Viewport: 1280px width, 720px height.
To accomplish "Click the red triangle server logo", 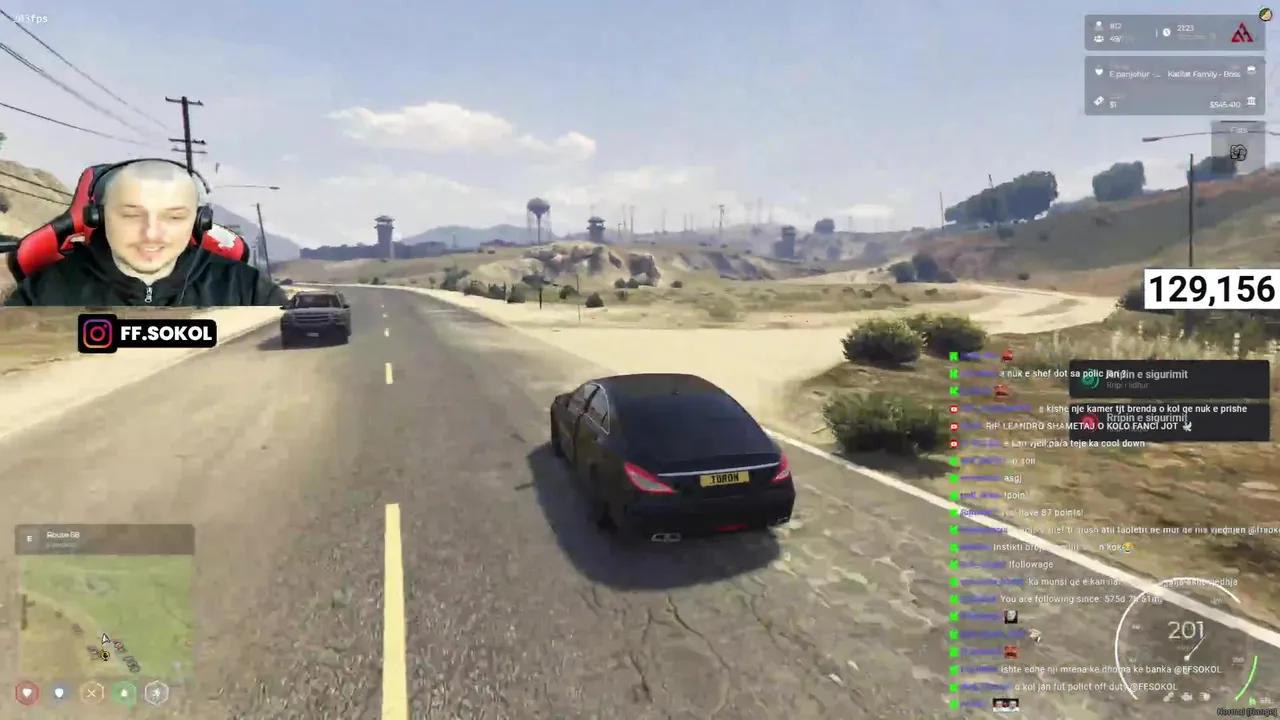I will tap(1242, 32).
